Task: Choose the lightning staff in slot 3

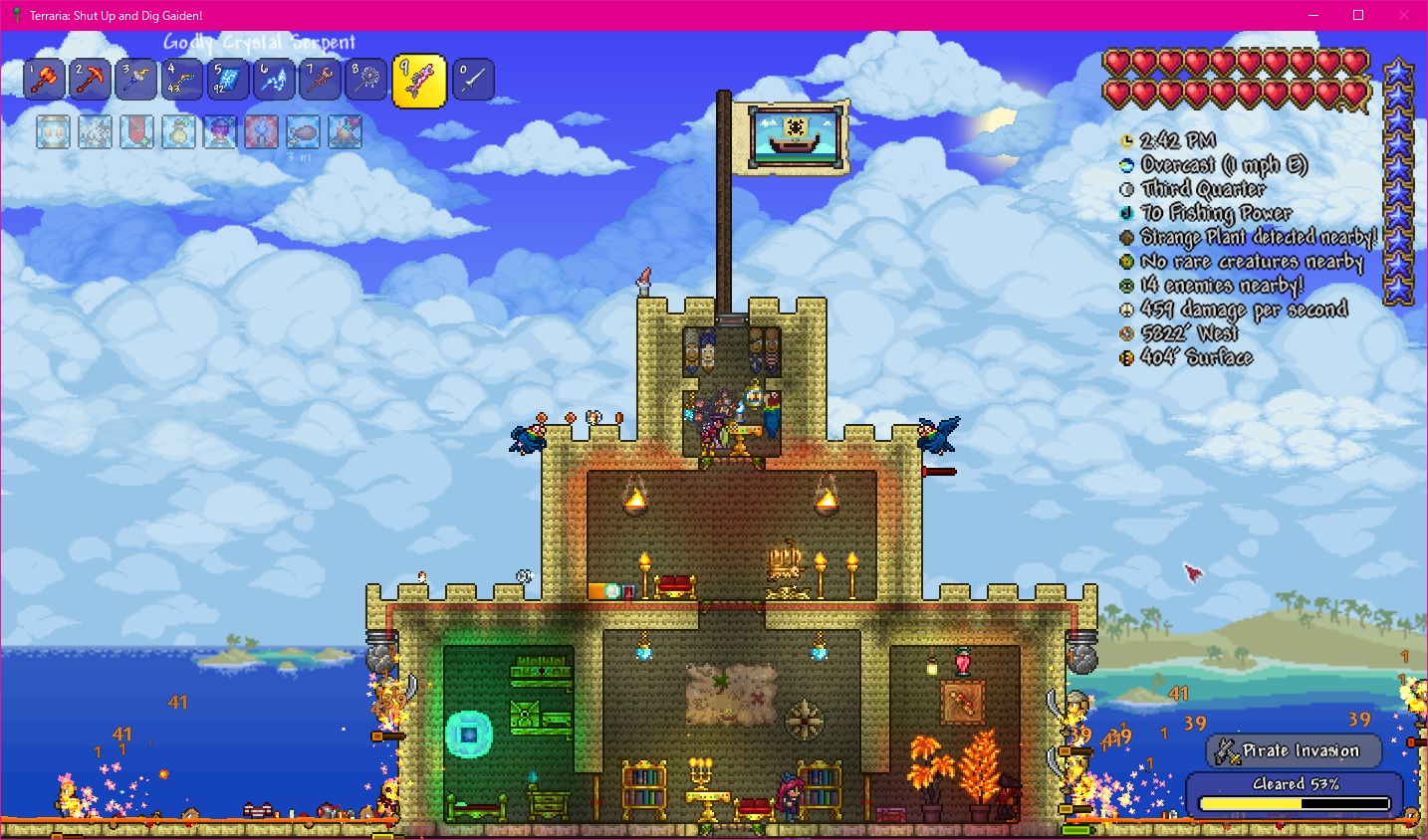Action: [x=136, y=80]
